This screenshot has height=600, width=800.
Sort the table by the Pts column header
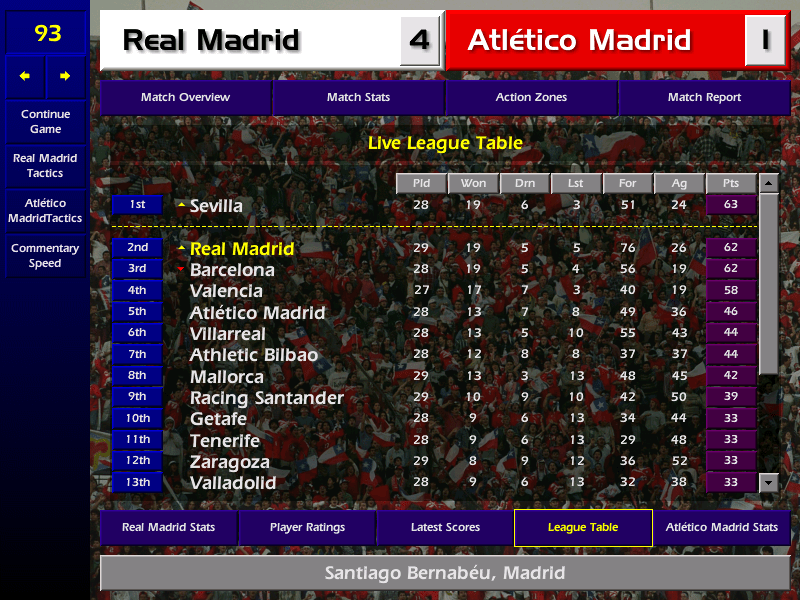click(x=731, y=184)
